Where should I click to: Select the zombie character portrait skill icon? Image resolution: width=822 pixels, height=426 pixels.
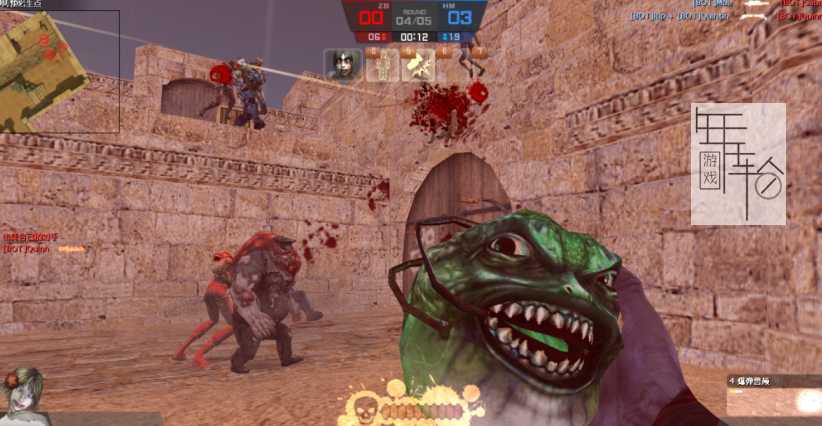[x=343, y=64]
